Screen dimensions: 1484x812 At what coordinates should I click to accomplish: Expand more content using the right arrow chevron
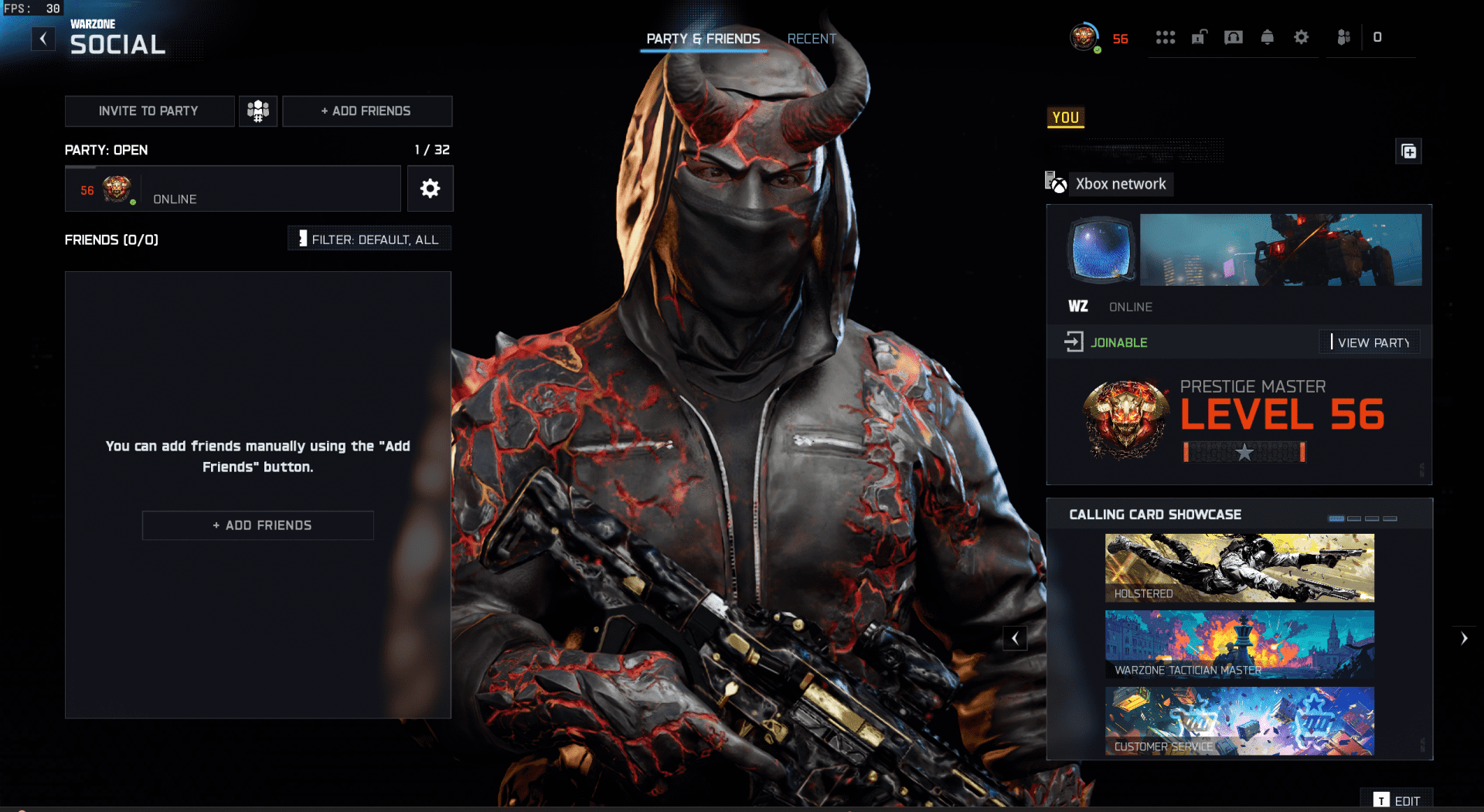coord(1465,638)
